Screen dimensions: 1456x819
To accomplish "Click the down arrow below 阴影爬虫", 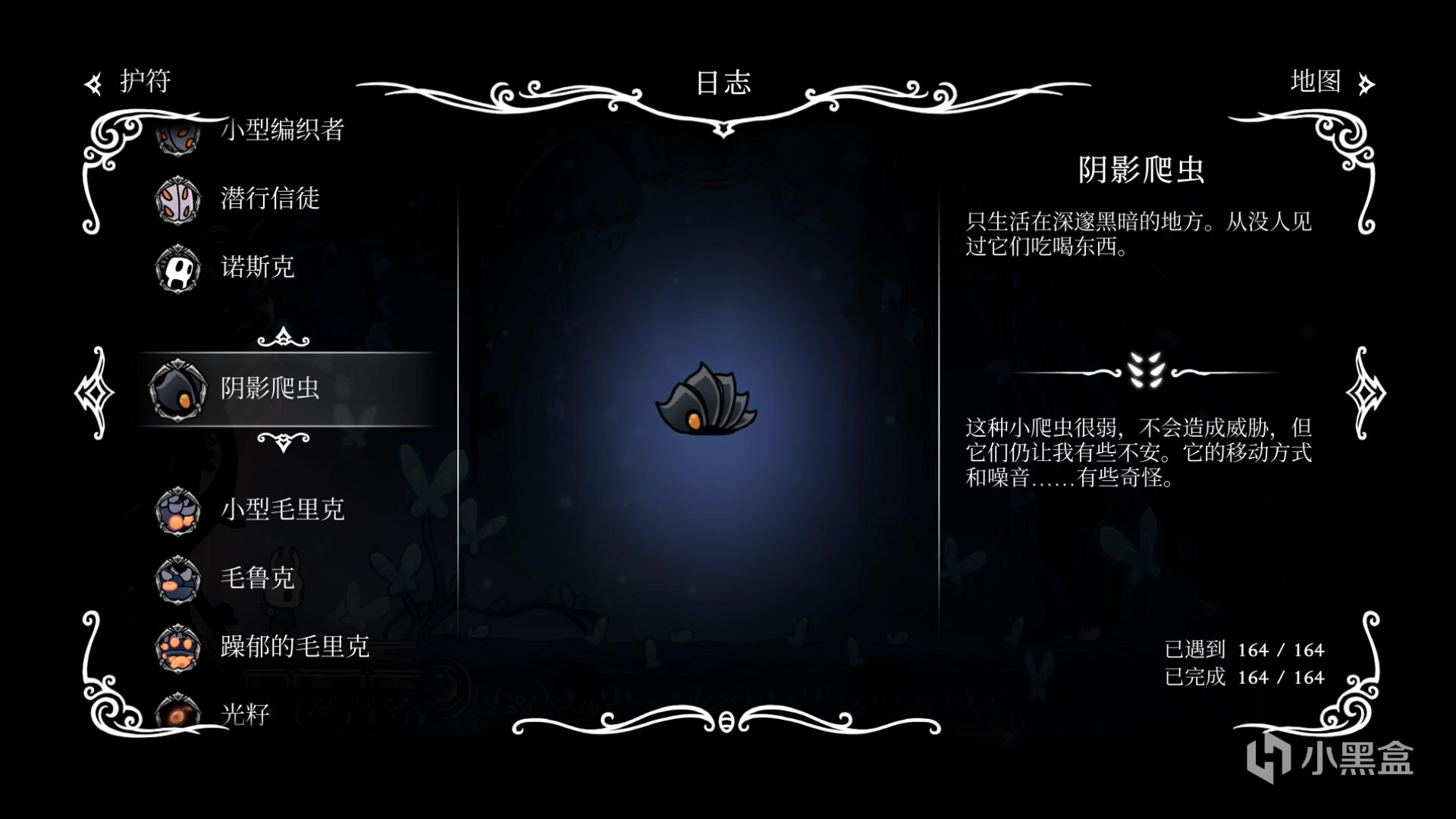I will 283,441.
